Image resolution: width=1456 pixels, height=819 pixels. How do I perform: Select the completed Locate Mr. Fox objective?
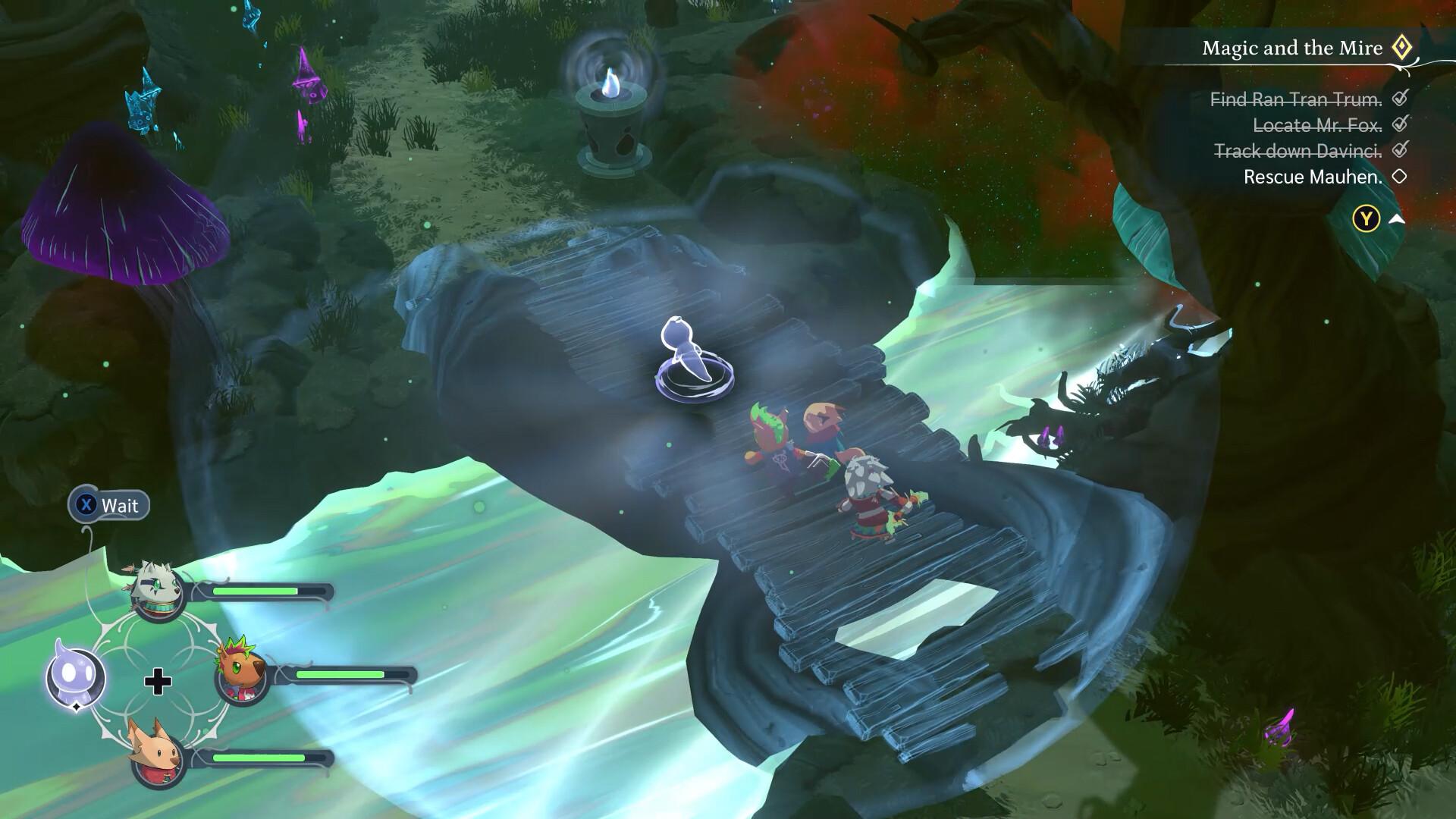(x=1317, y=125)
